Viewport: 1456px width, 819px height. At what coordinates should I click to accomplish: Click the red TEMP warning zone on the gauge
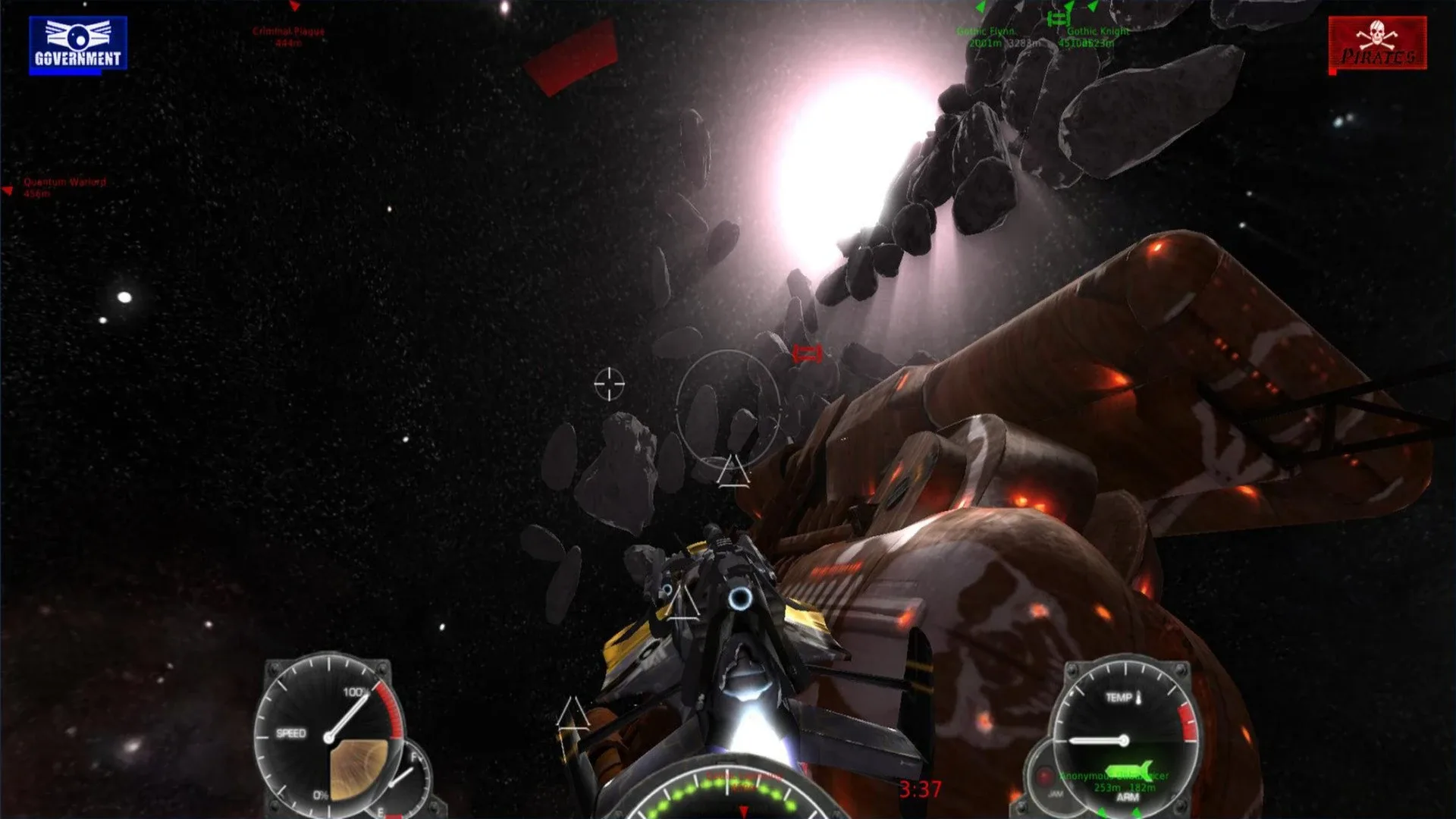coord(1187,720)
